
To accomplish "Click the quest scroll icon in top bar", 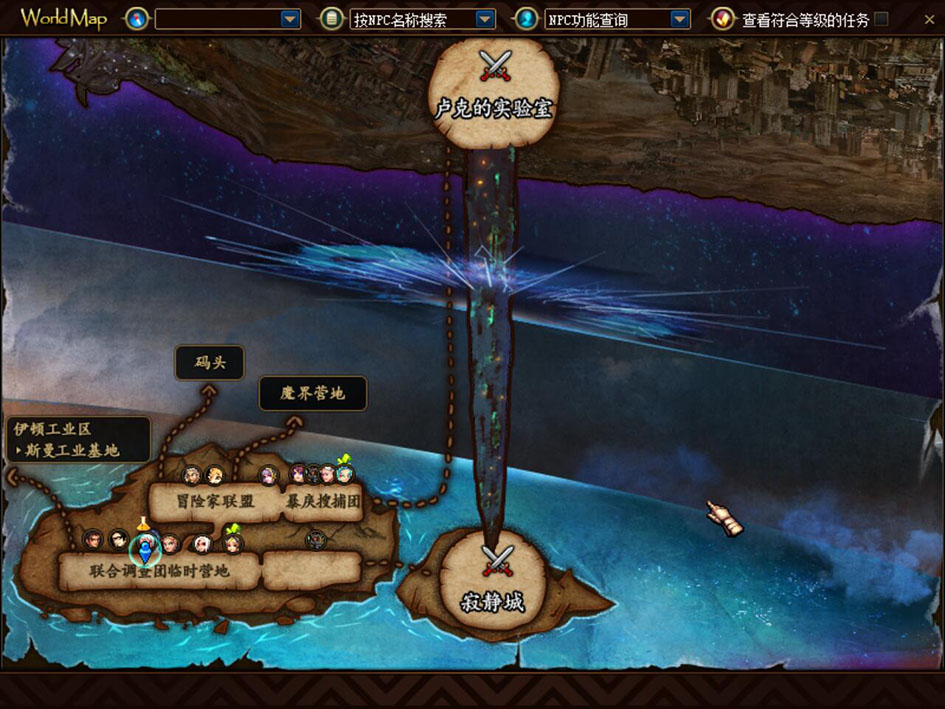I will 722,19.
